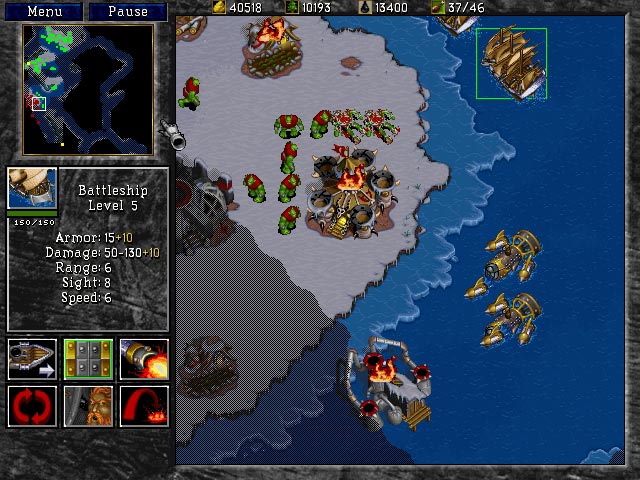
Task: Select the Battleship portrait
Action: click(x=32, y=188)
